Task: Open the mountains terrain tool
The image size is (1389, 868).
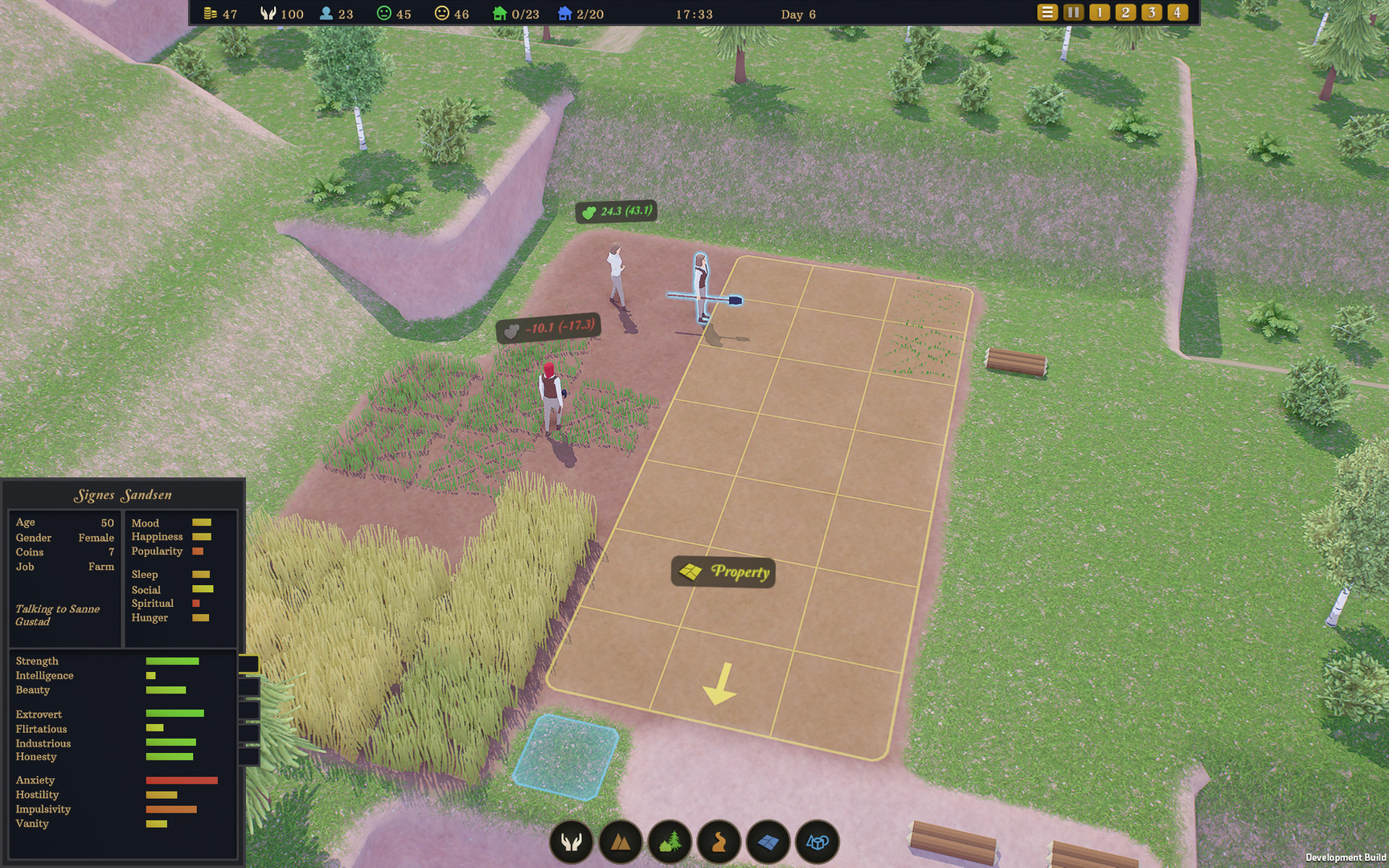Action: pyautogui.click(x=621, y=842)
